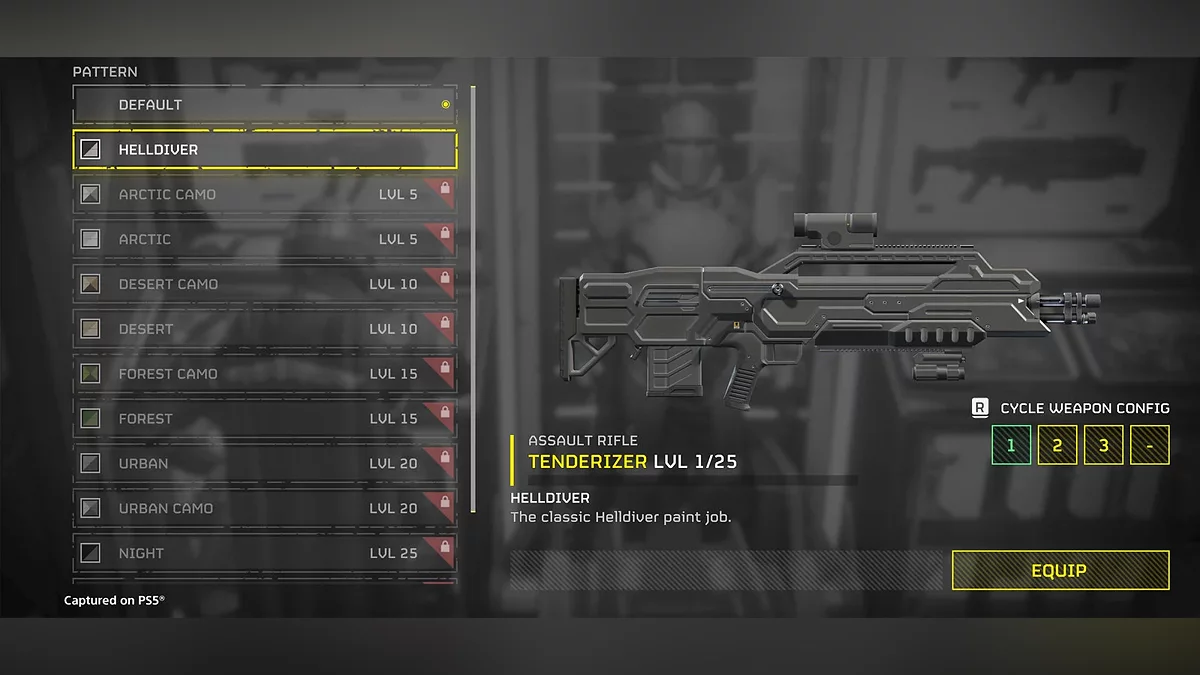Select the Night level 25 pattern
This screenshot has height=675, width=1200.
coord(265,553)
